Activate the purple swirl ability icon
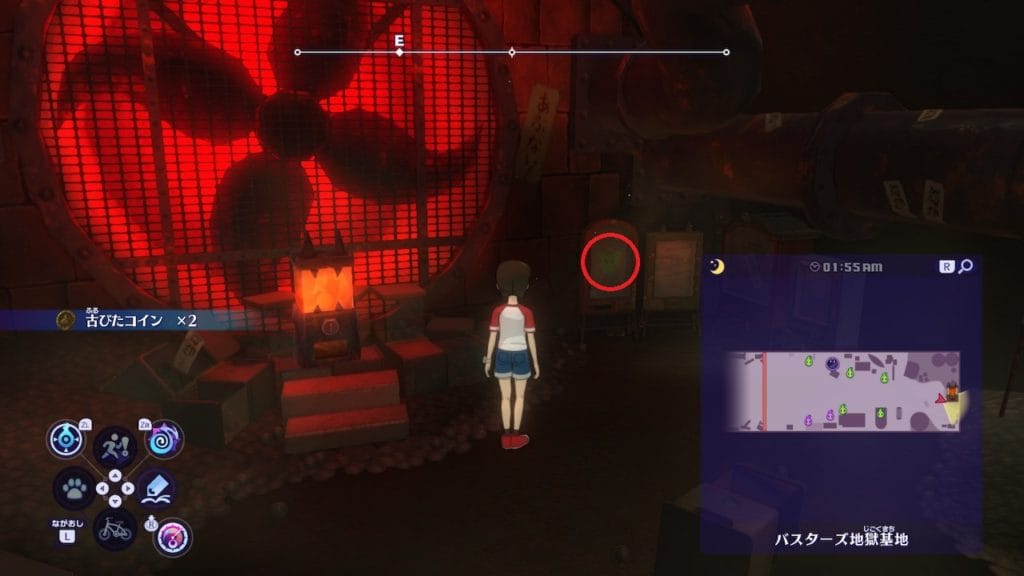Image resolution: width=1024 pixels, height=576 pixels. tap(164, 439)
